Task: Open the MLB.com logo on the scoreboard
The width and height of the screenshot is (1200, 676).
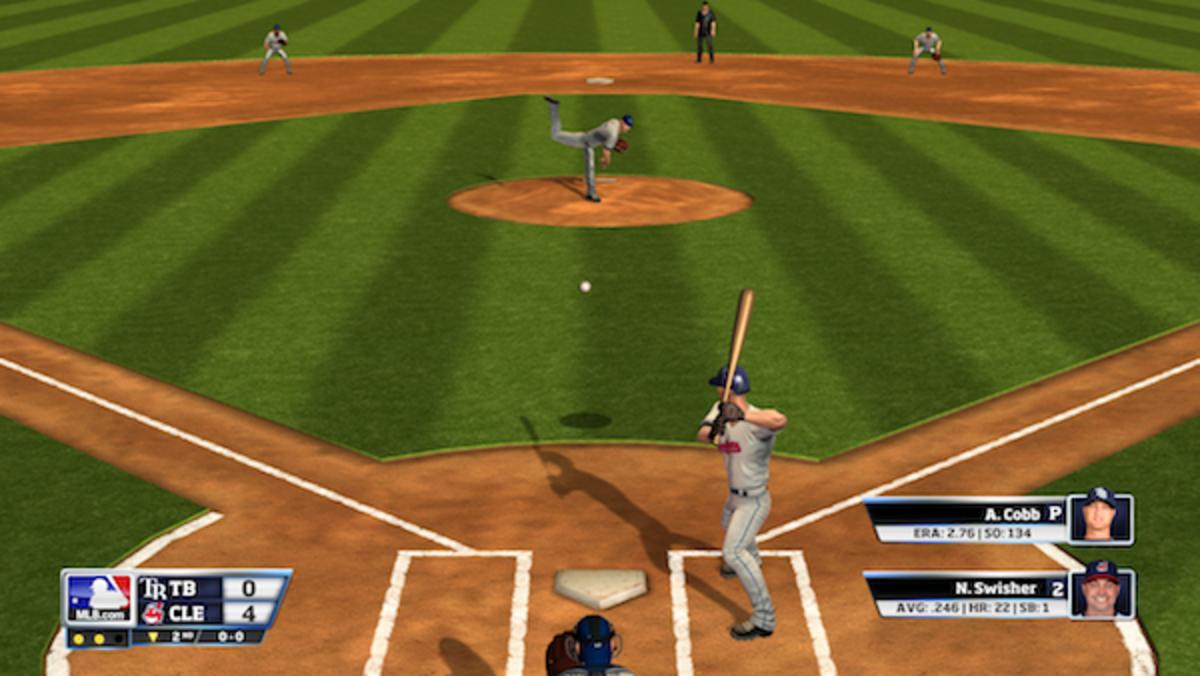Action: click(99, 599)
